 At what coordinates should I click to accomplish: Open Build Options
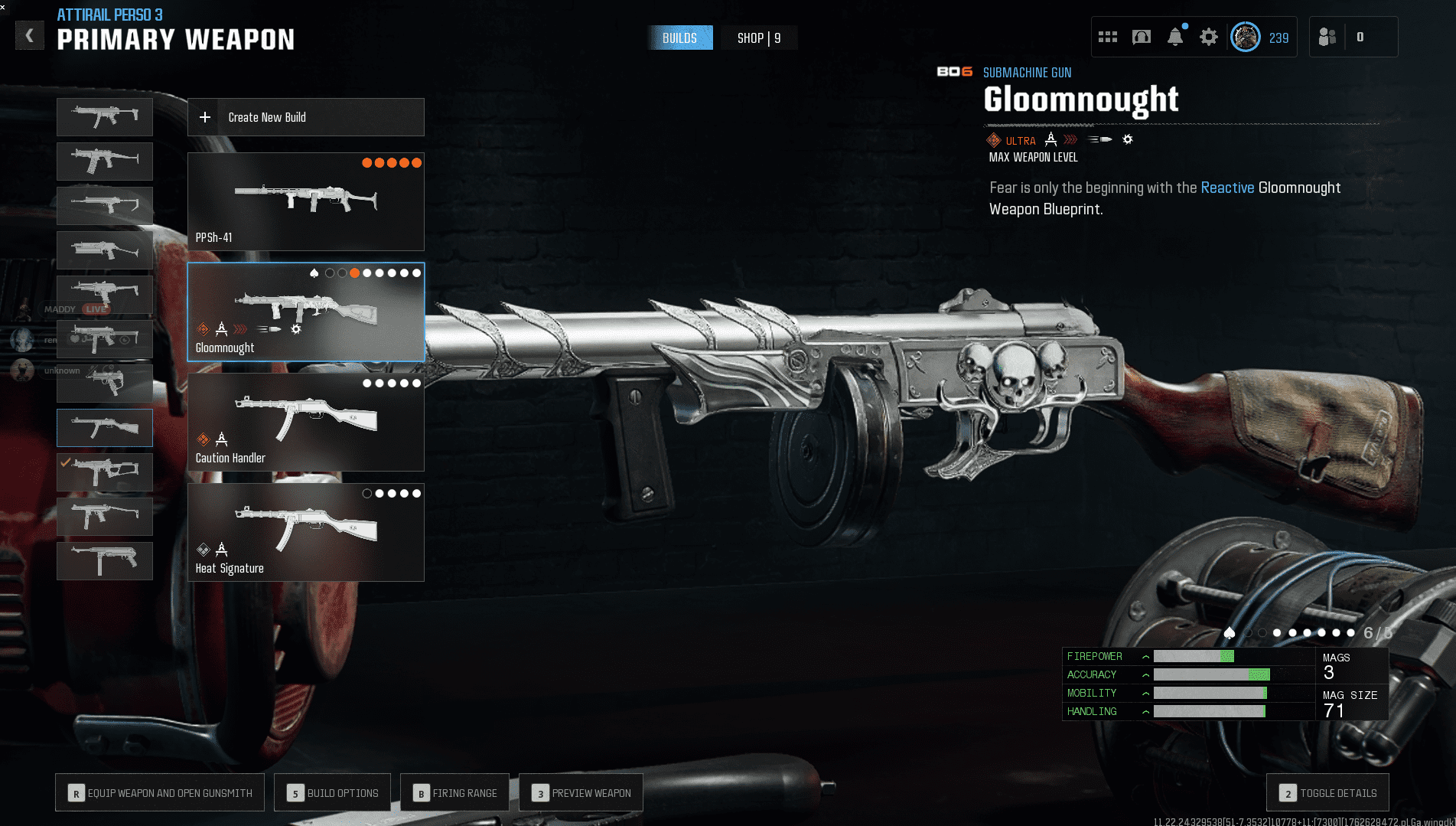point(333,792)
